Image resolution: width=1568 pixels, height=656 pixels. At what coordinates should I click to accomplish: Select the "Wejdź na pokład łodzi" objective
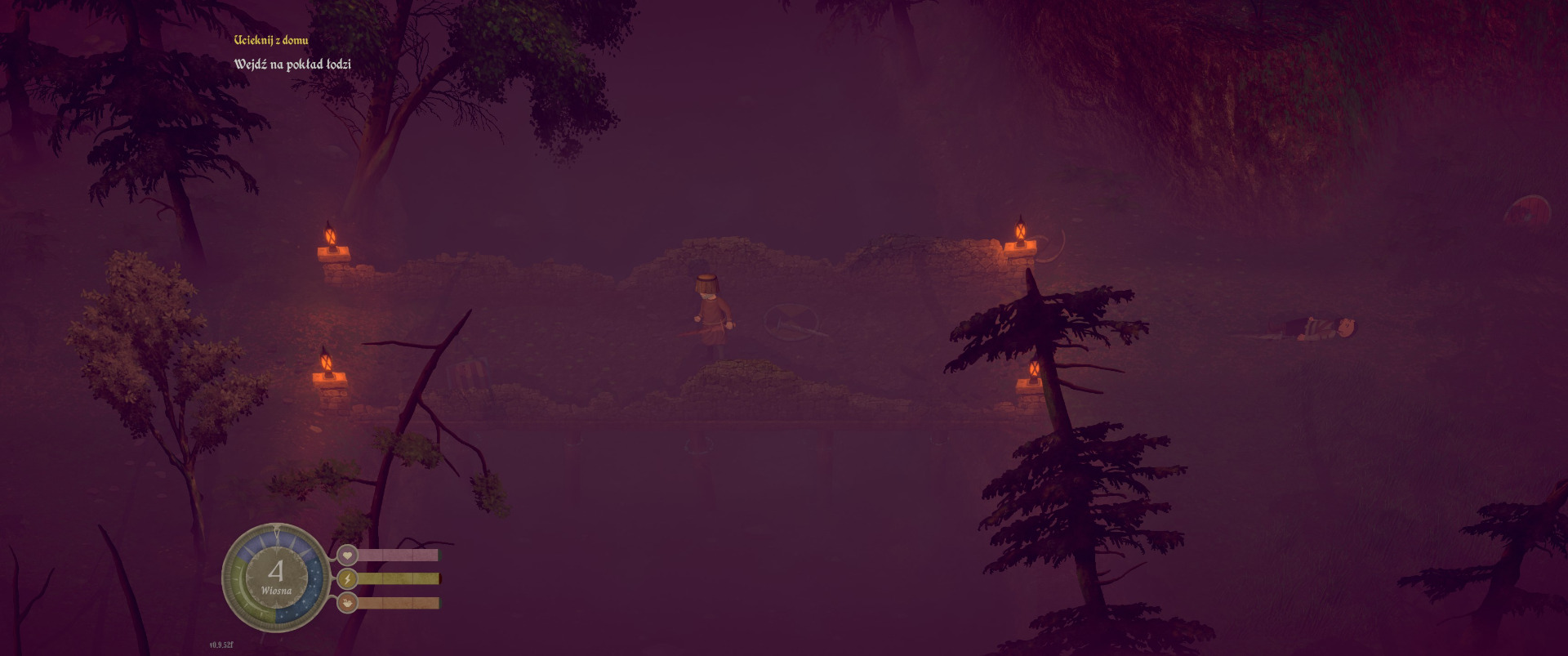click(292, 65)
